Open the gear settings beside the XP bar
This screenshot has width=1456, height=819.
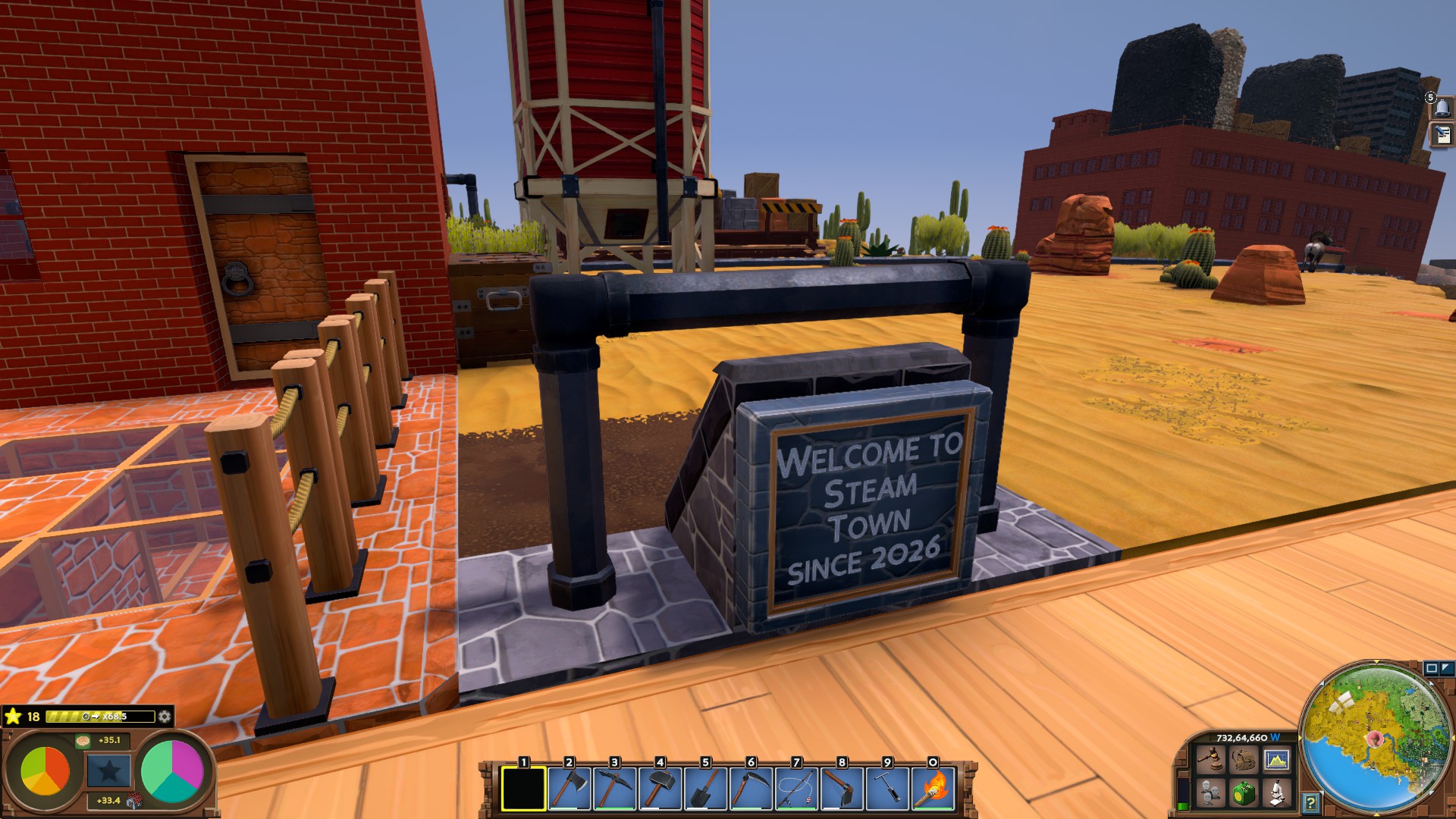point(164,717)
